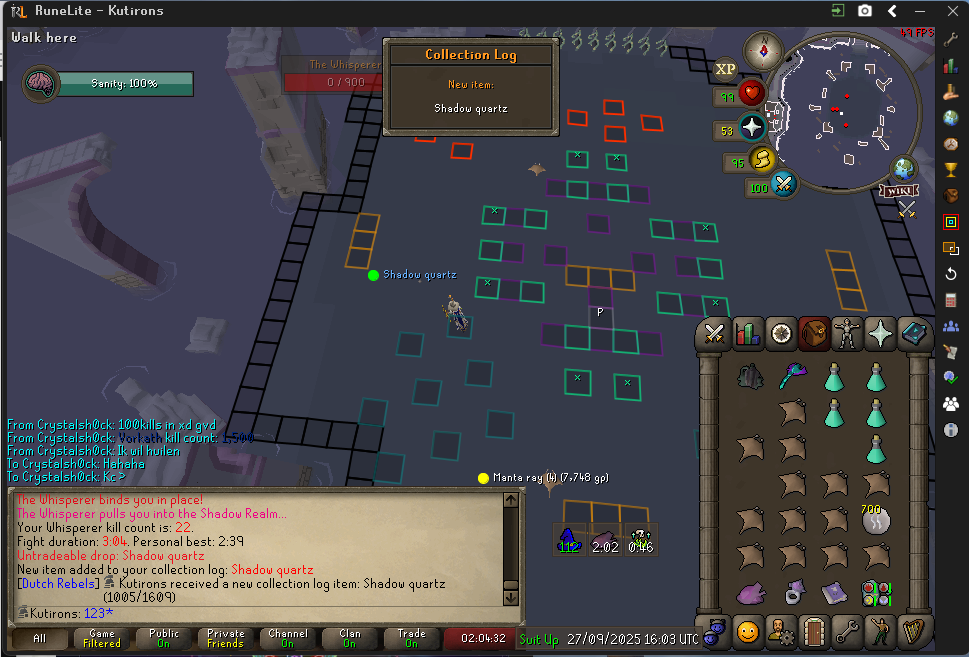Select the purple book in inventory
The image size is (969, 657).
(834, 594)
